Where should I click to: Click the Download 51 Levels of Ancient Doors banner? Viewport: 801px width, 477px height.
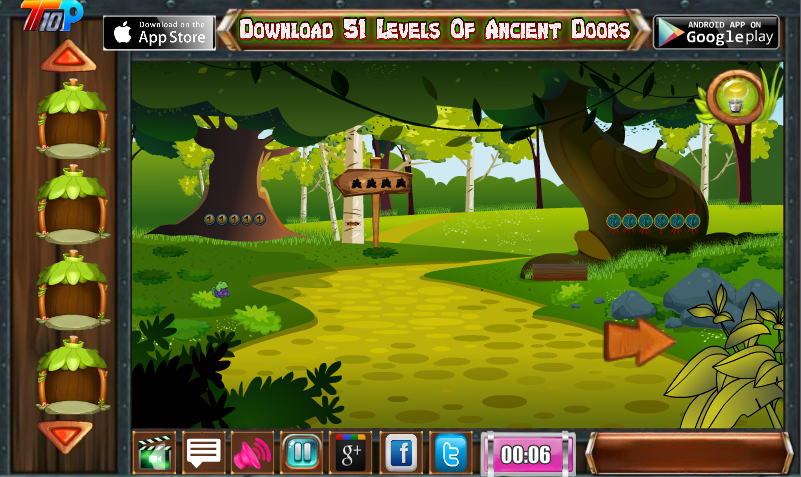click(435, 30)
